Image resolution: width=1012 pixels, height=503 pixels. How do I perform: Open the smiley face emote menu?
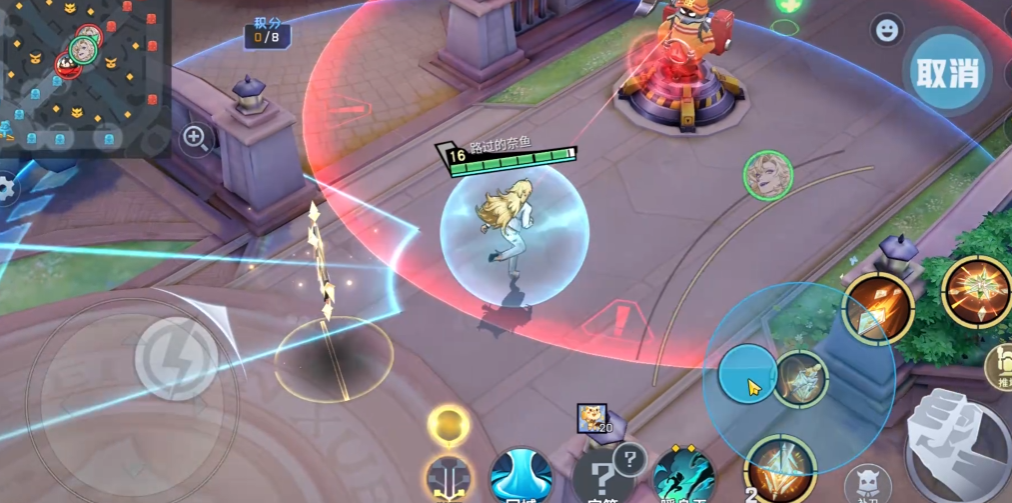tap(885, 30)
